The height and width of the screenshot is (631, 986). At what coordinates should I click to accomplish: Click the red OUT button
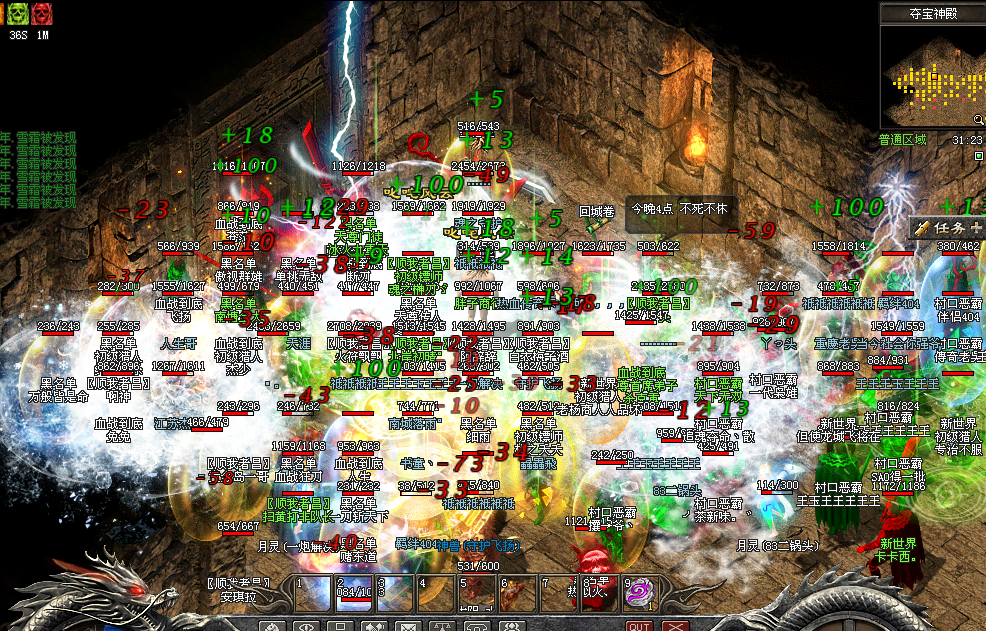(638, 626)
